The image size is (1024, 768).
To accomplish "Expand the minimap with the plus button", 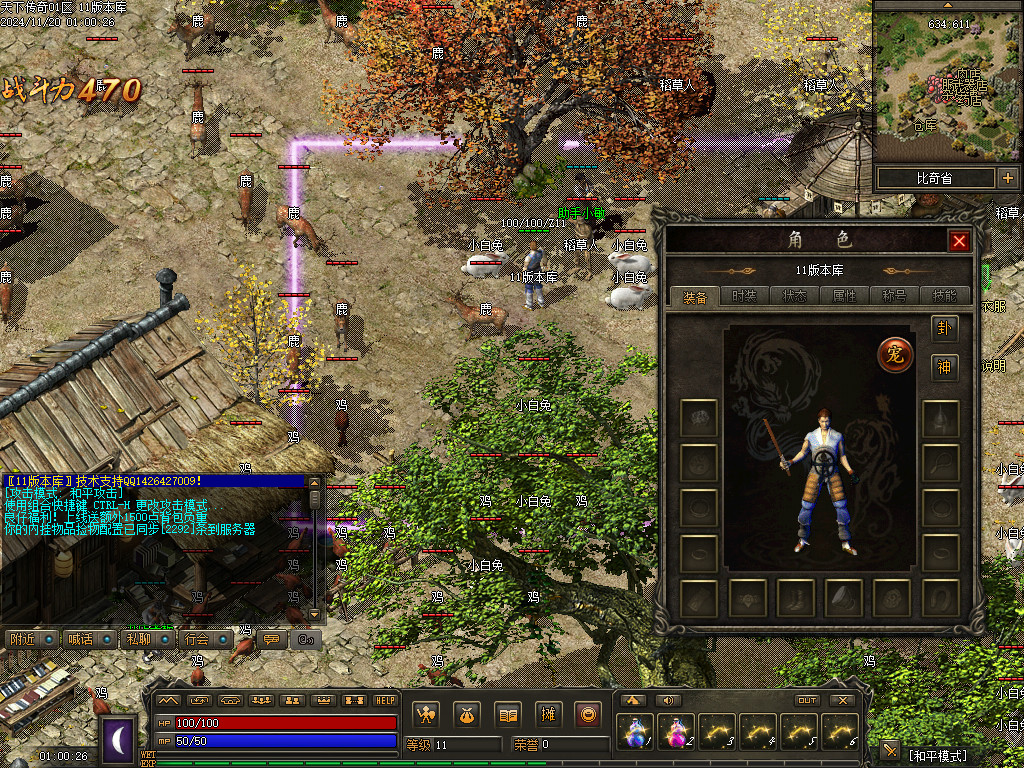I will tap(1006, 179).
